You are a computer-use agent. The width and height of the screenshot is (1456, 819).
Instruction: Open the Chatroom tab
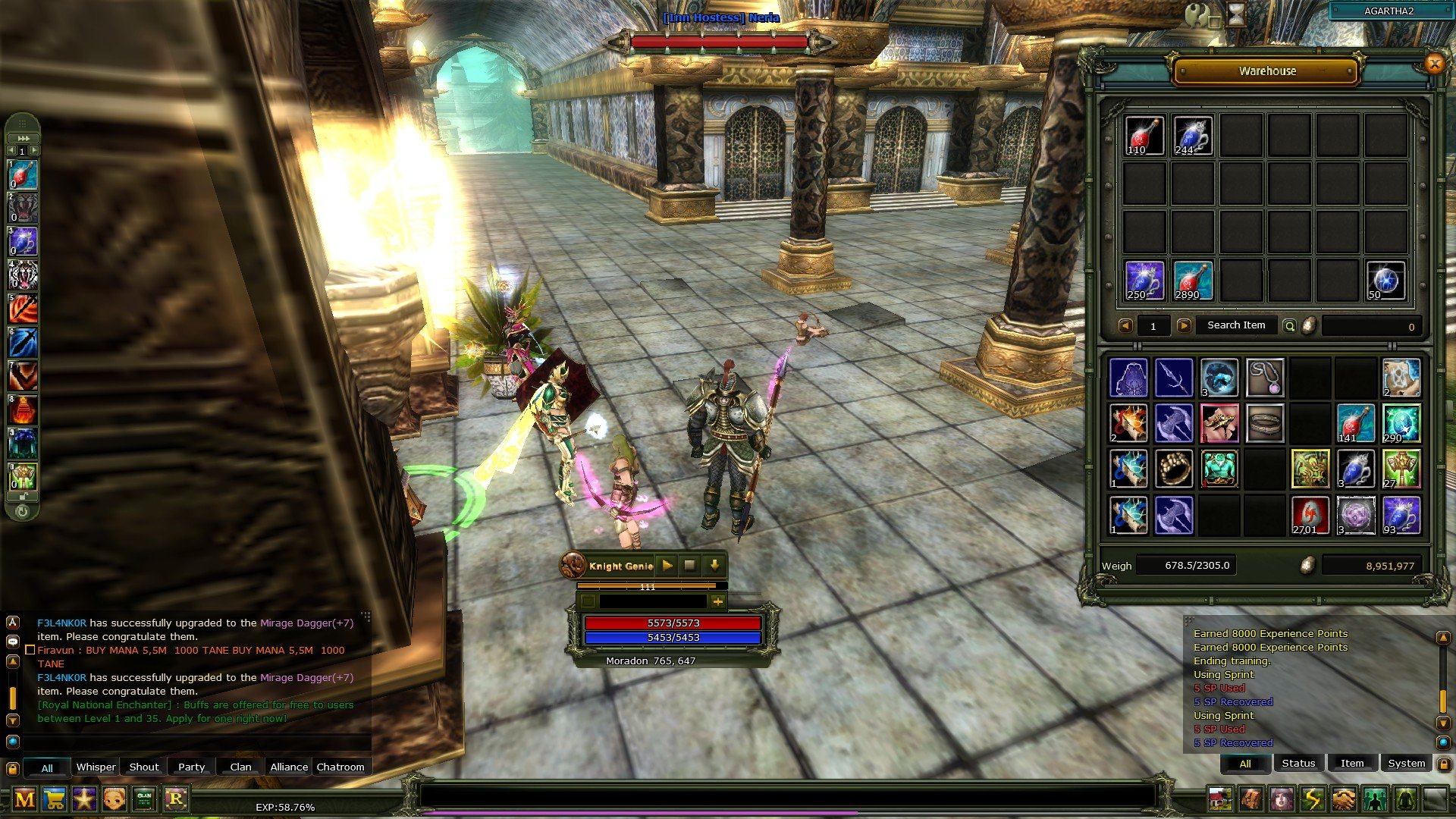(x=340, y=767)
